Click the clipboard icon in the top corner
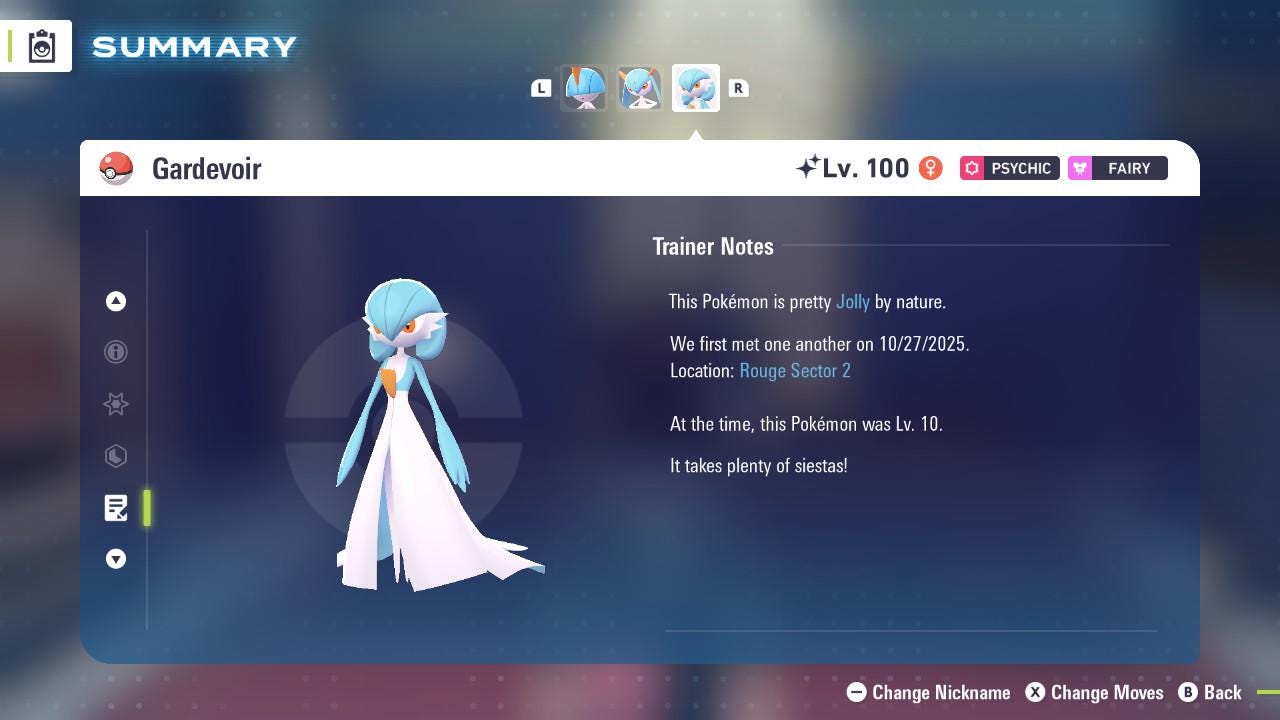 pyautogui.click(x=41, y=45)
